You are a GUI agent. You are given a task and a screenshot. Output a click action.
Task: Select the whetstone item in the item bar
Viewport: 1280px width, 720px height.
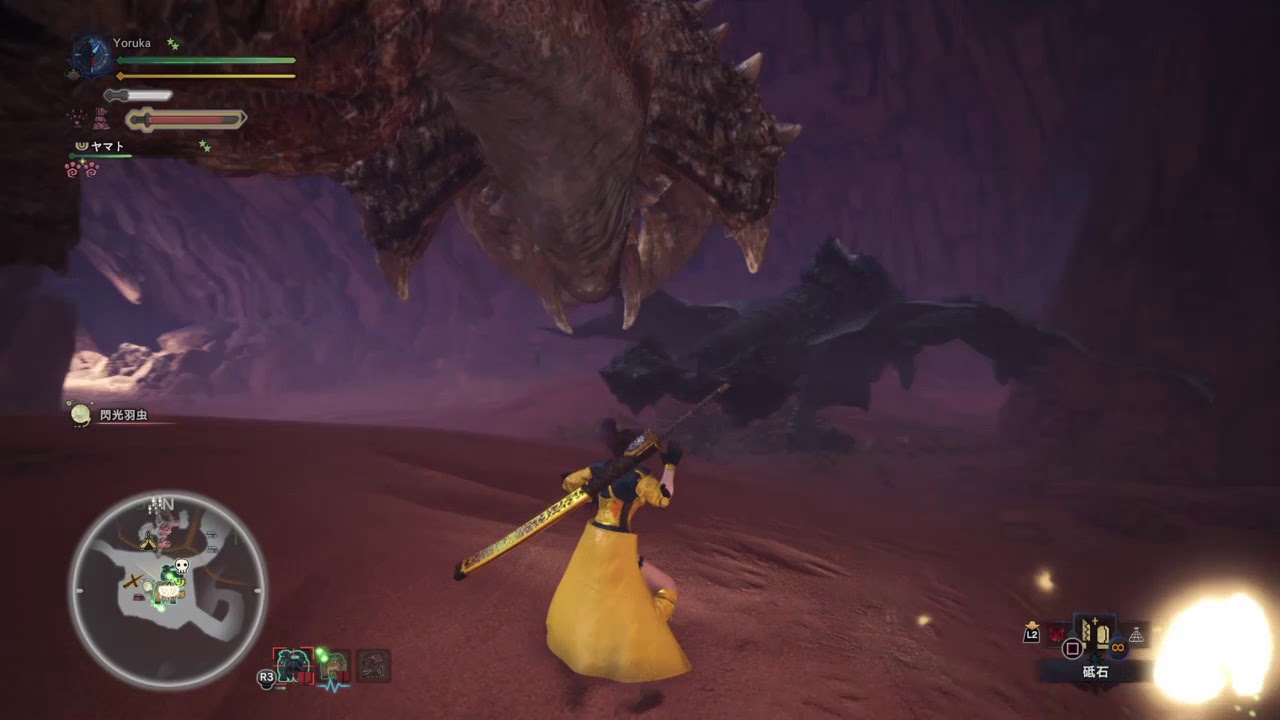click(x=1095, y=634)
